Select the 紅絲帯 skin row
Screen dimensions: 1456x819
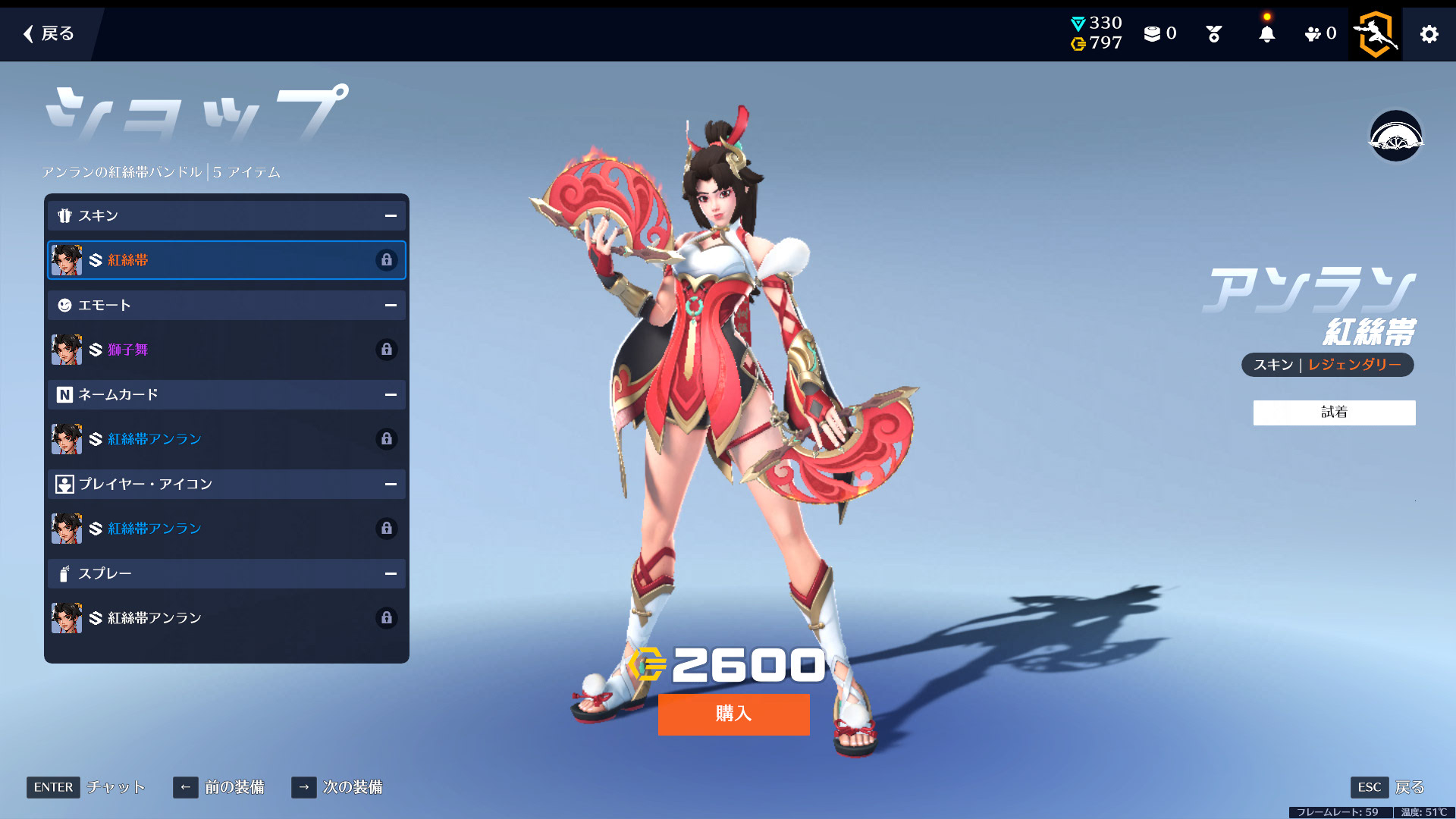point(226,260)
